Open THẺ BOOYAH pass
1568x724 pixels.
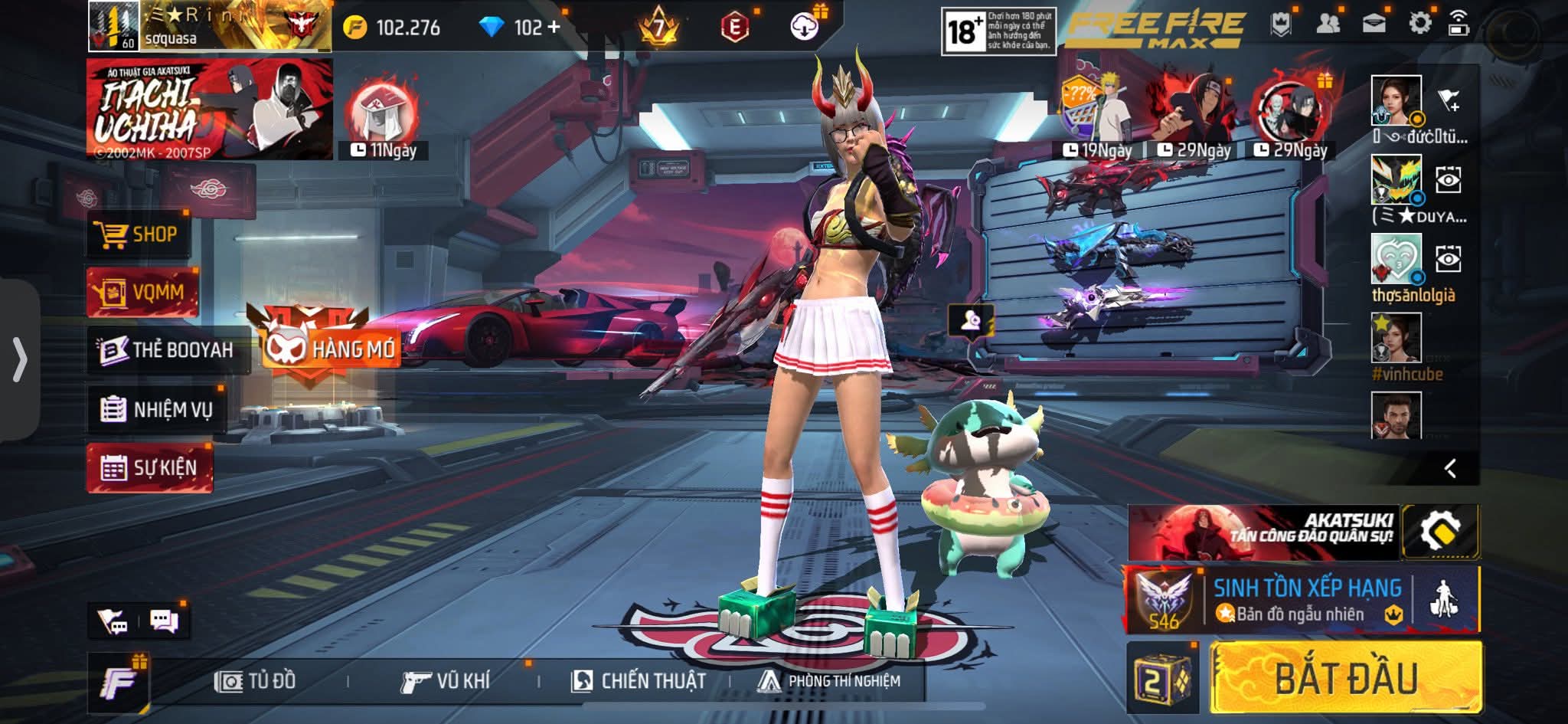point(168,350)
